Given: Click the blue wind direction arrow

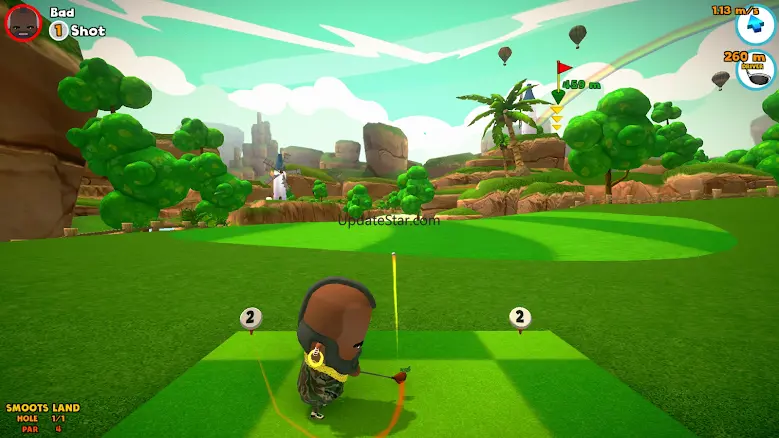Looking at the screenshot, I should [755, 26].
